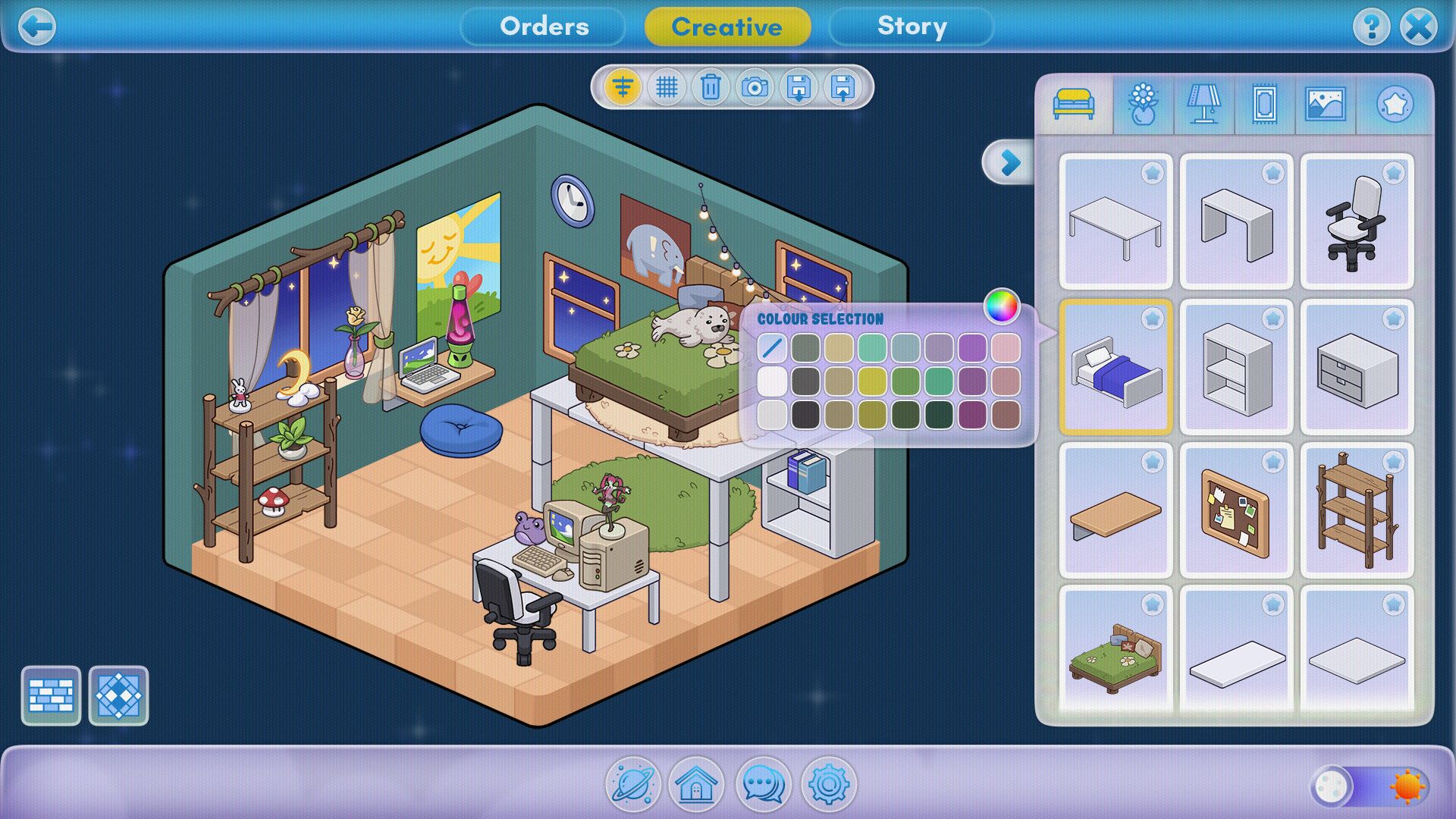
Task: Choose the wooden branch shelf item
Action: coord(1357,510)
